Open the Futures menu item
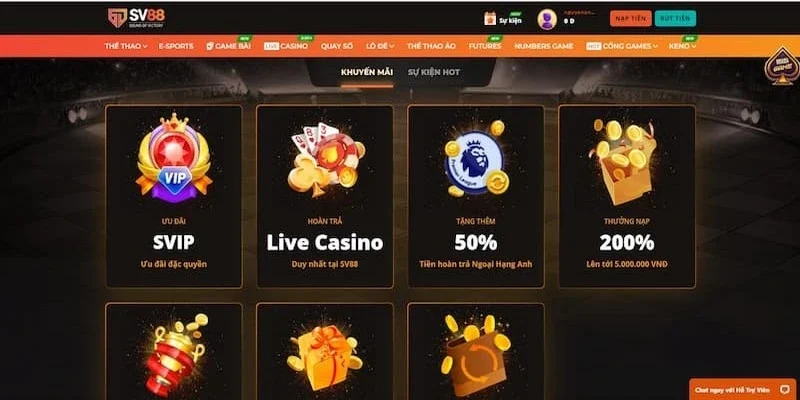 click(x=483, y=46)
